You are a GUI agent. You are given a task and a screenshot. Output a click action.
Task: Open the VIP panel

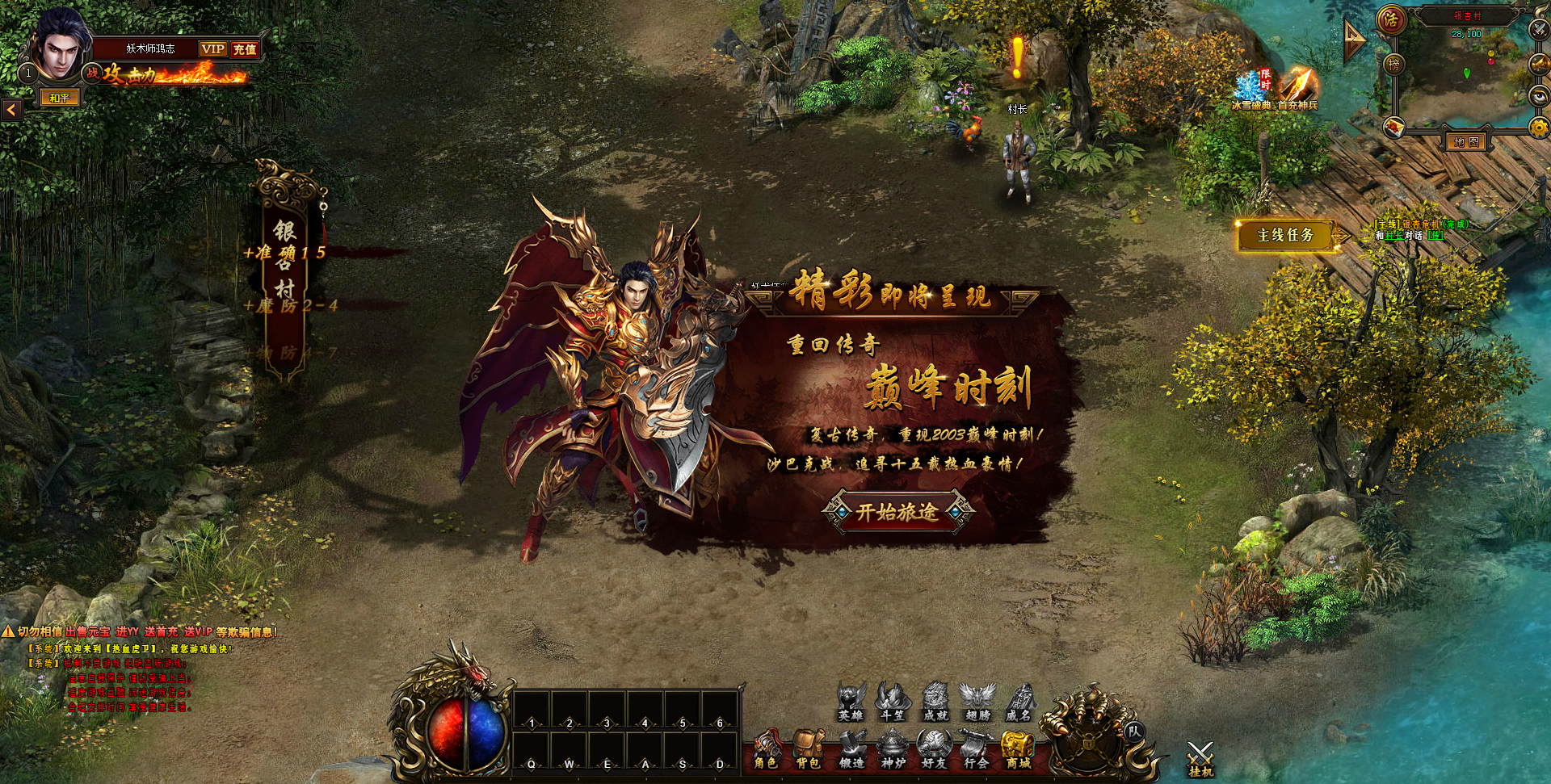(x=213, y=49)
